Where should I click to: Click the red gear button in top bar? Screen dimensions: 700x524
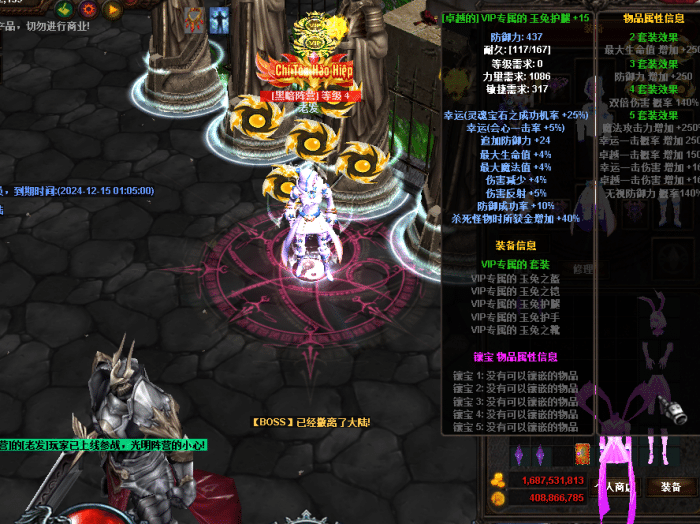coord(88,9)
